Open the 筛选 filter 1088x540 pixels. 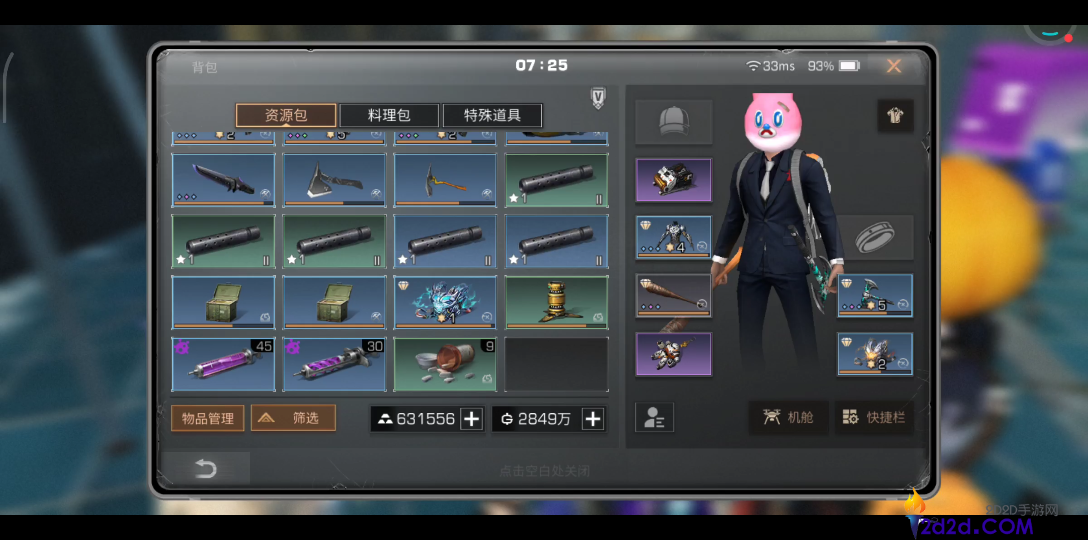(293, 418)
